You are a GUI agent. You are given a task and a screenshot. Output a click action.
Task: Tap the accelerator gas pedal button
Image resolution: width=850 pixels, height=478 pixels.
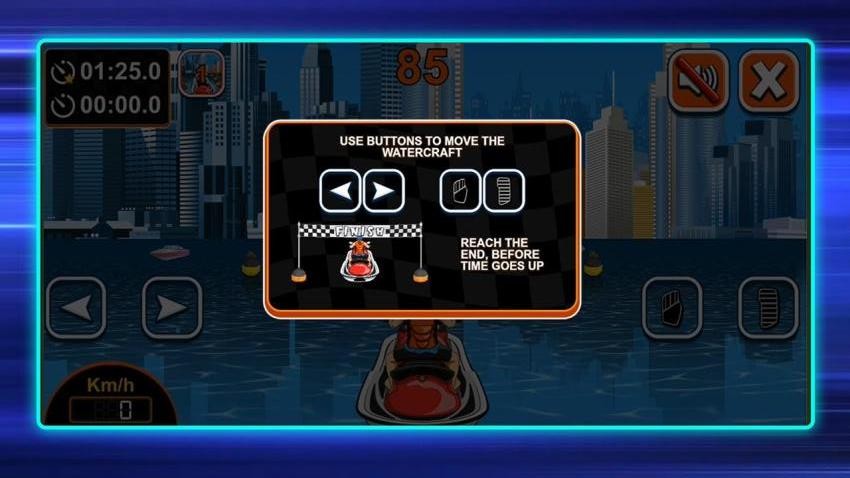[767, 307]
